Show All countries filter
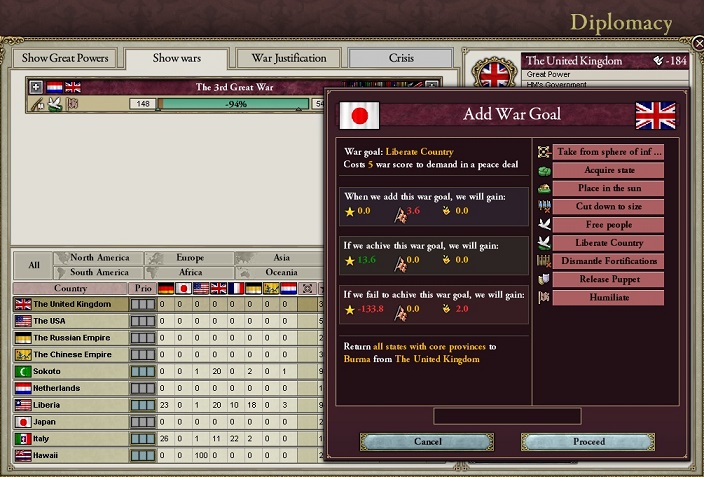 (x=34, y=265)
